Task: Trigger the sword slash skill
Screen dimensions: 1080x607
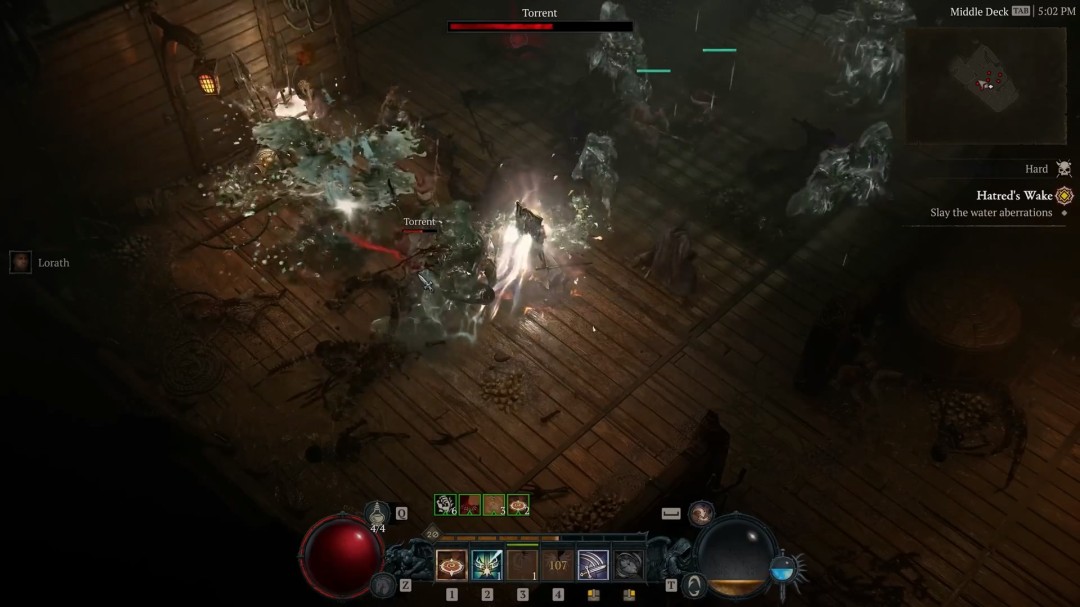Action: (x=593, y=565)
